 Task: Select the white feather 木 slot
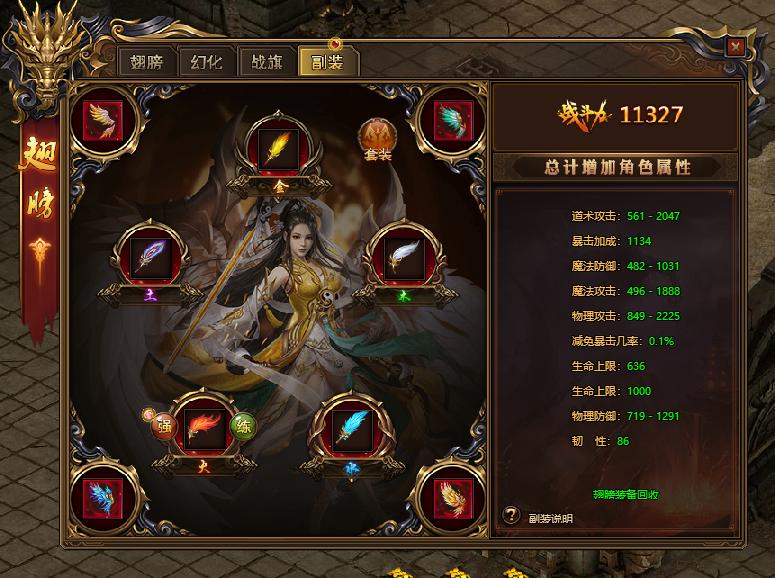[399, 259]
